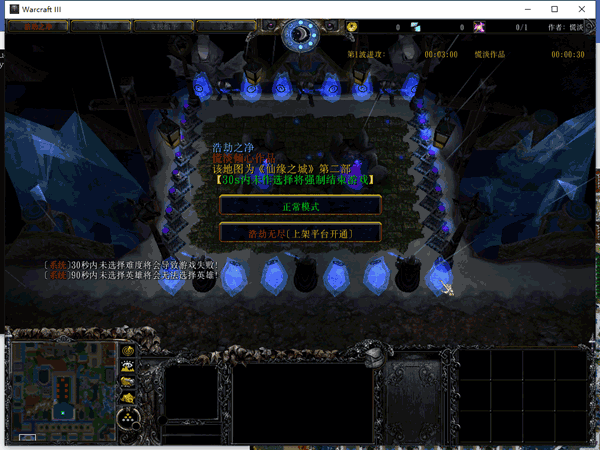The width and height of the screenshot is (600, 450).
Task: Open the red-labeled Quests menu button
Action: 37,26
